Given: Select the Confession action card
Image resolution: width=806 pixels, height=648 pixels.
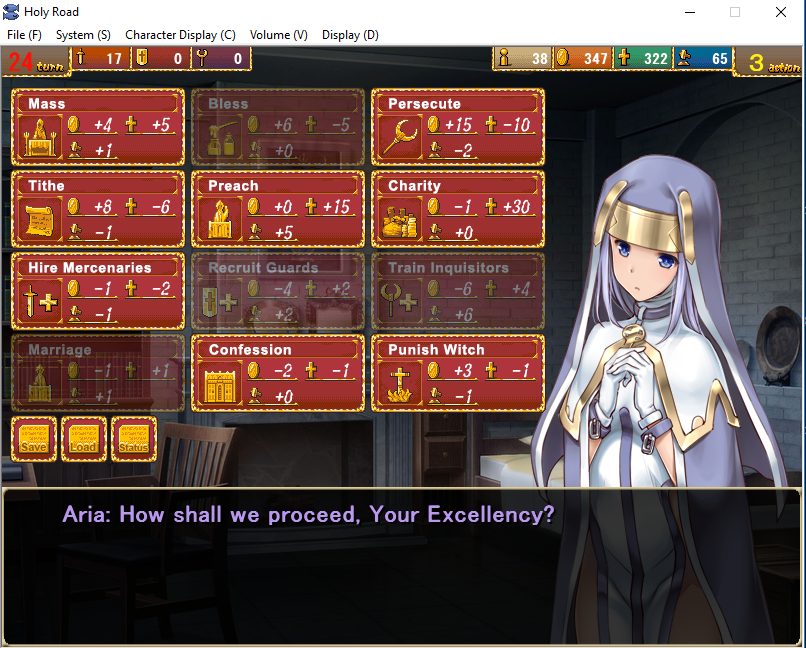Looking at the screenshot, I should (x=278, y=373).
